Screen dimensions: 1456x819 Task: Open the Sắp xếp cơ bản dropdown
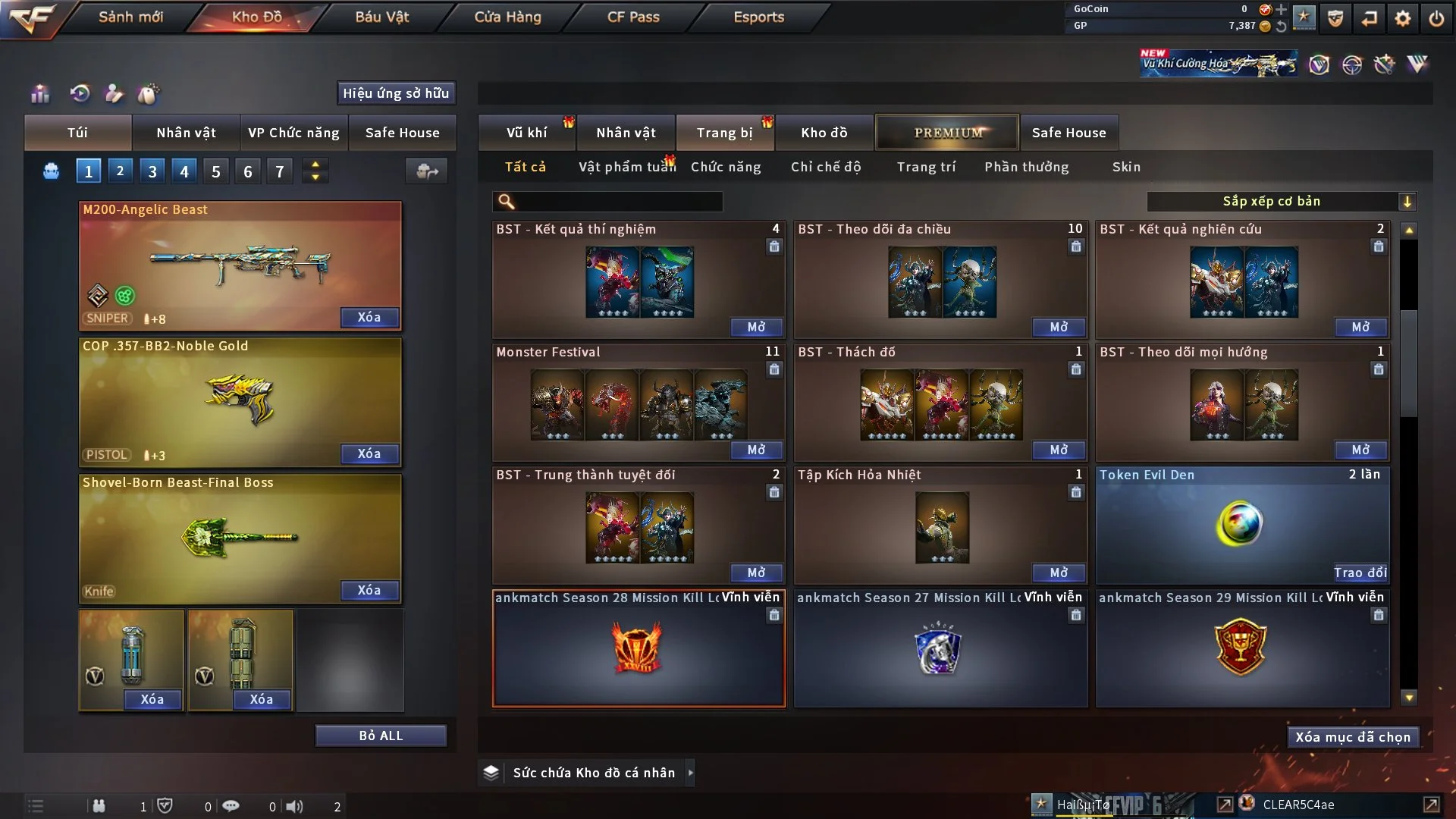pyautogui.click(x=1281, y=201)
